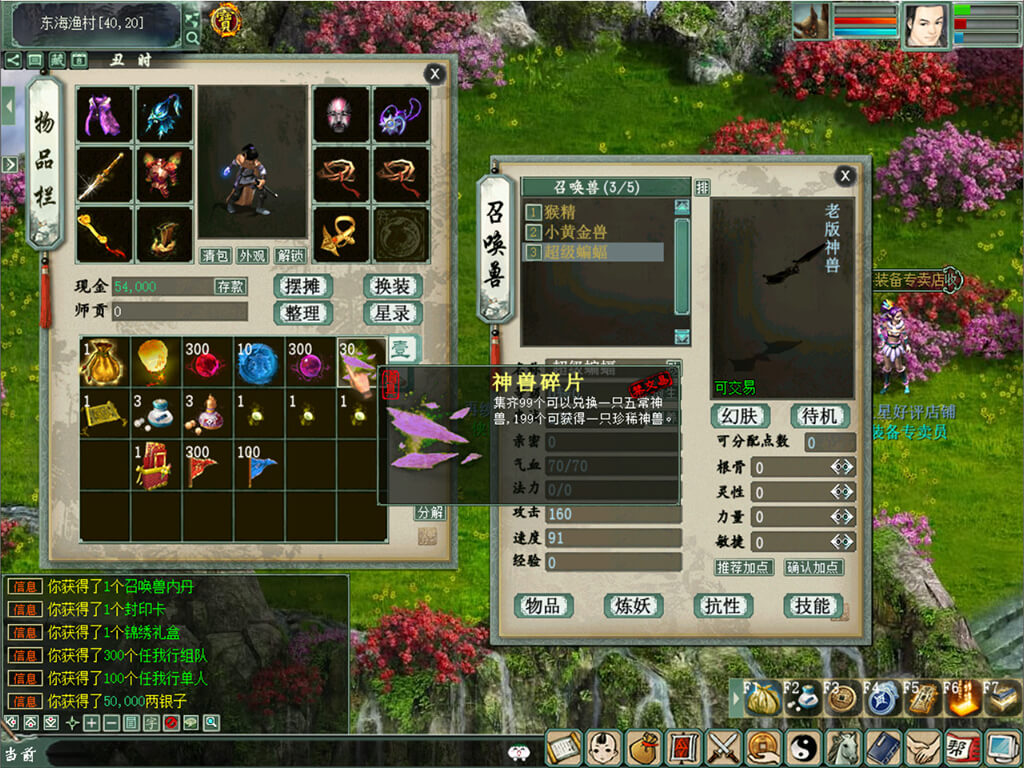Open the pet 物品 items button
Image resolution: width=1024 pixels, height=768 pixels.
click(543, 605)
